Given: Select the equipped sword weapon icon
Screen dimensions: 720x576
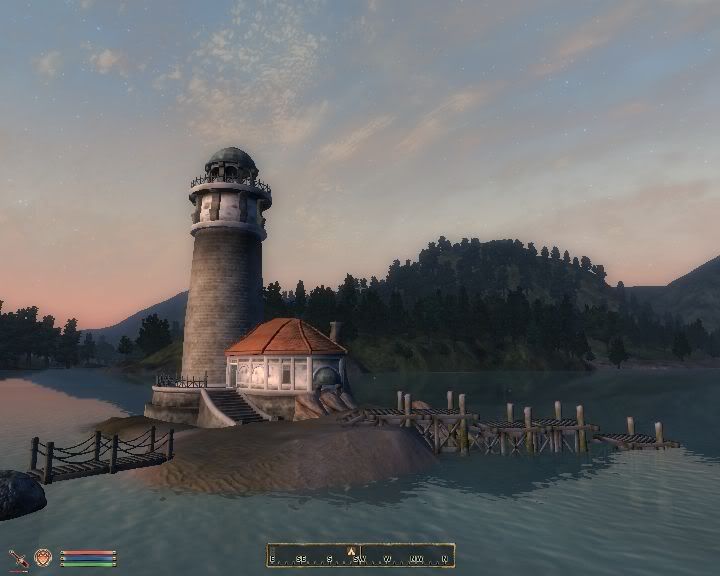Looking at the screenshot, I should coord(18,557).
